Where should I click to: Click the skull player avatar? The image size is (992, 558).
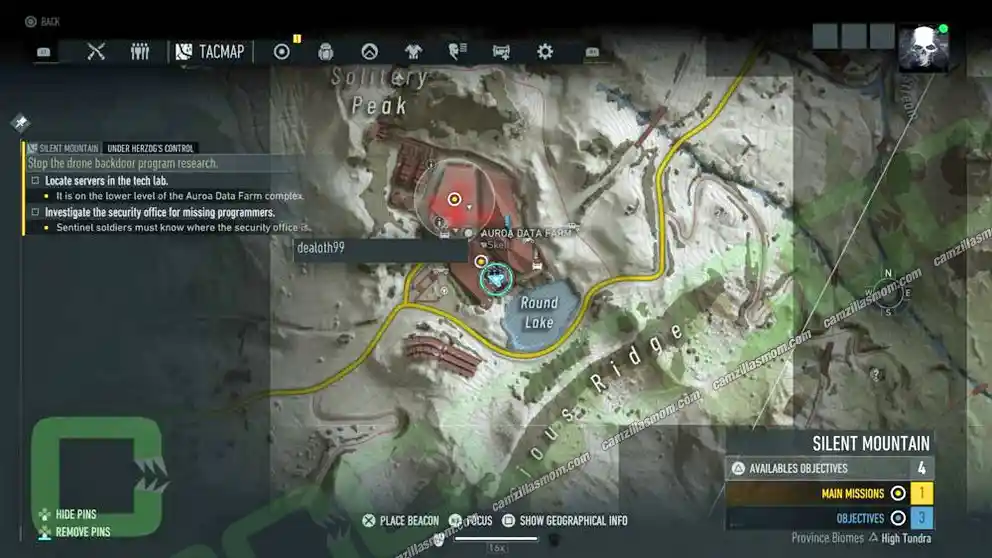922,49
